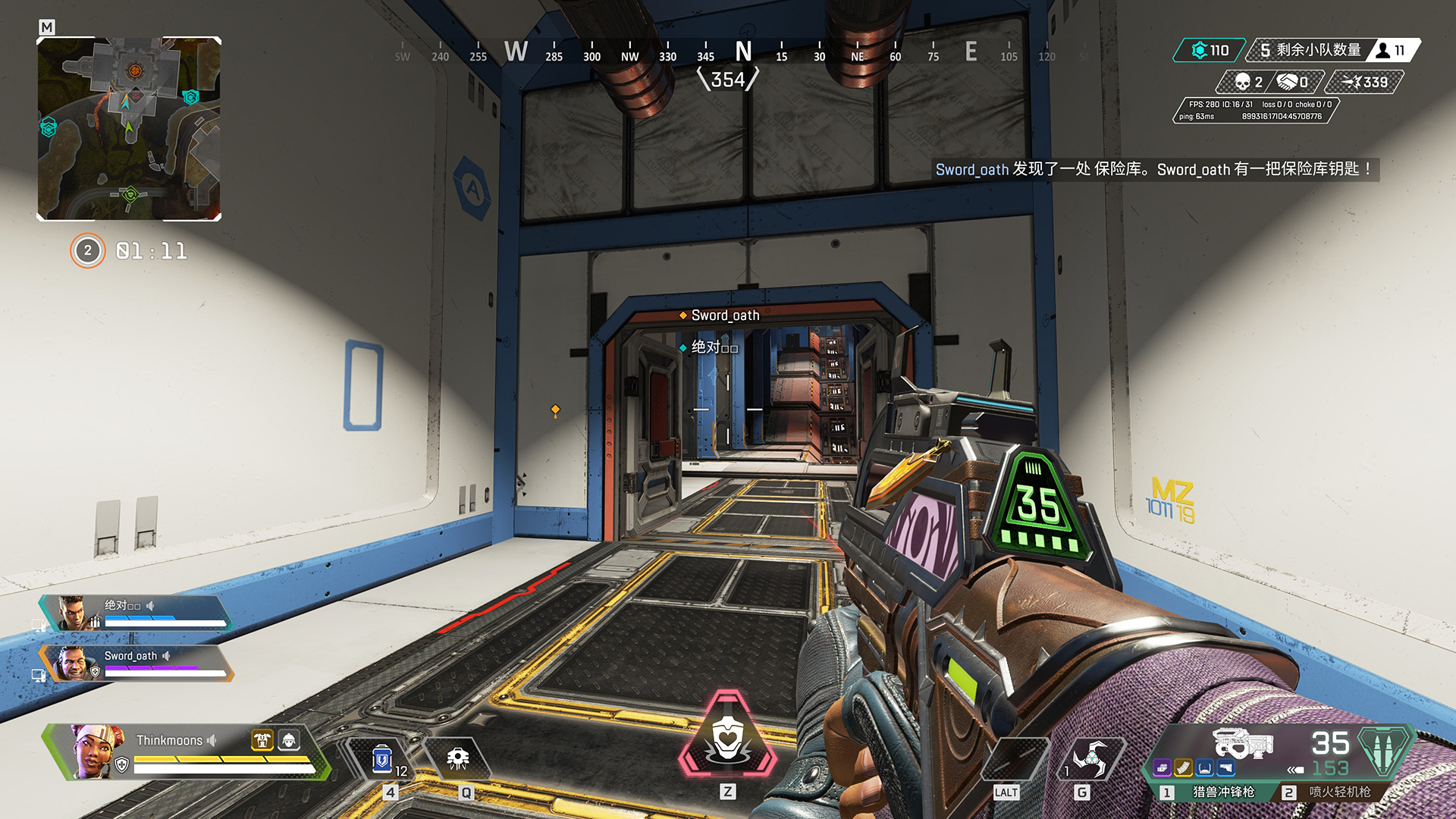1456x819 pixels.
Task: Click the Thinkmoons player portrait
Action: click(95, 751)
